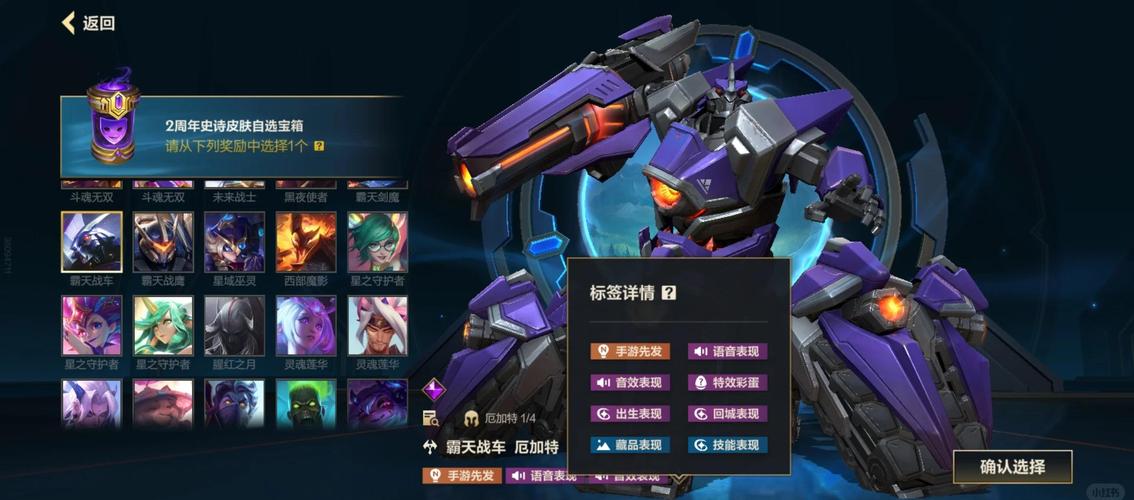Pick the 星域巫灵 skin thumbnail
Screen dimensions: 1134x500
click(x=234, y=242)
